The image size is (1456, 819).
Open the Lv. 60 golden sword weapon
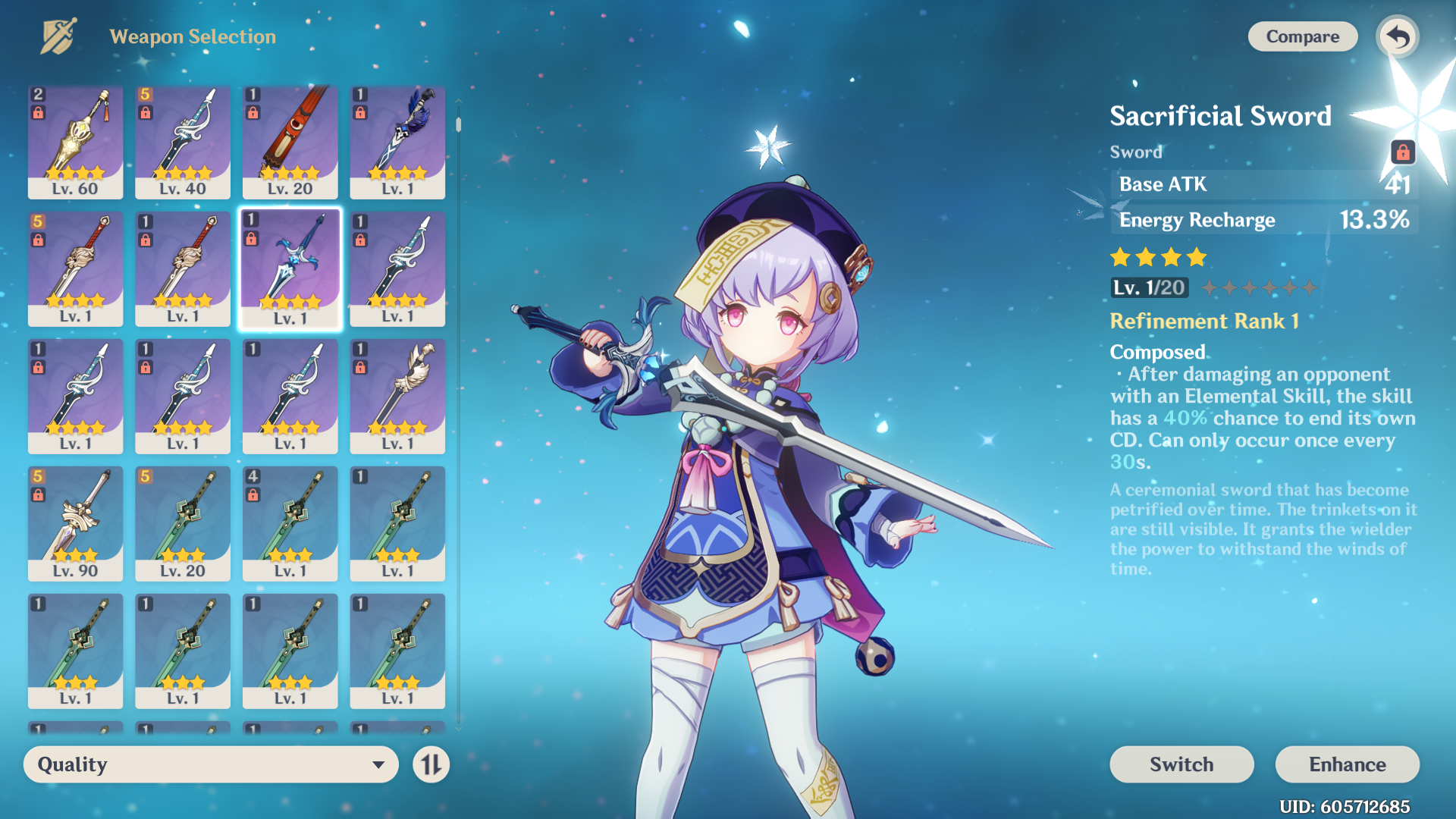(x=75, y=144)
